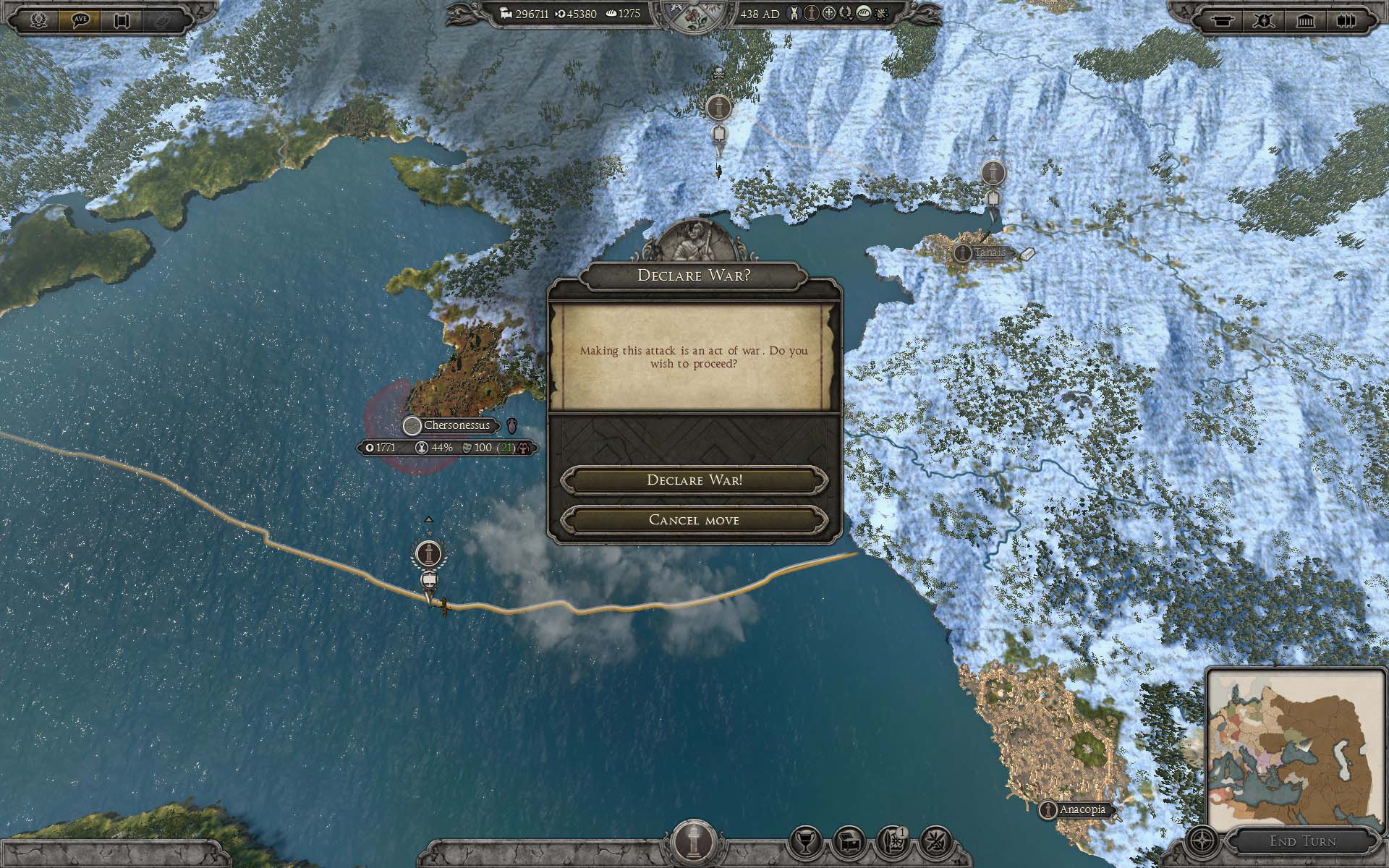
Task: Select the Tanais settlement label
Action: [984, 253]
